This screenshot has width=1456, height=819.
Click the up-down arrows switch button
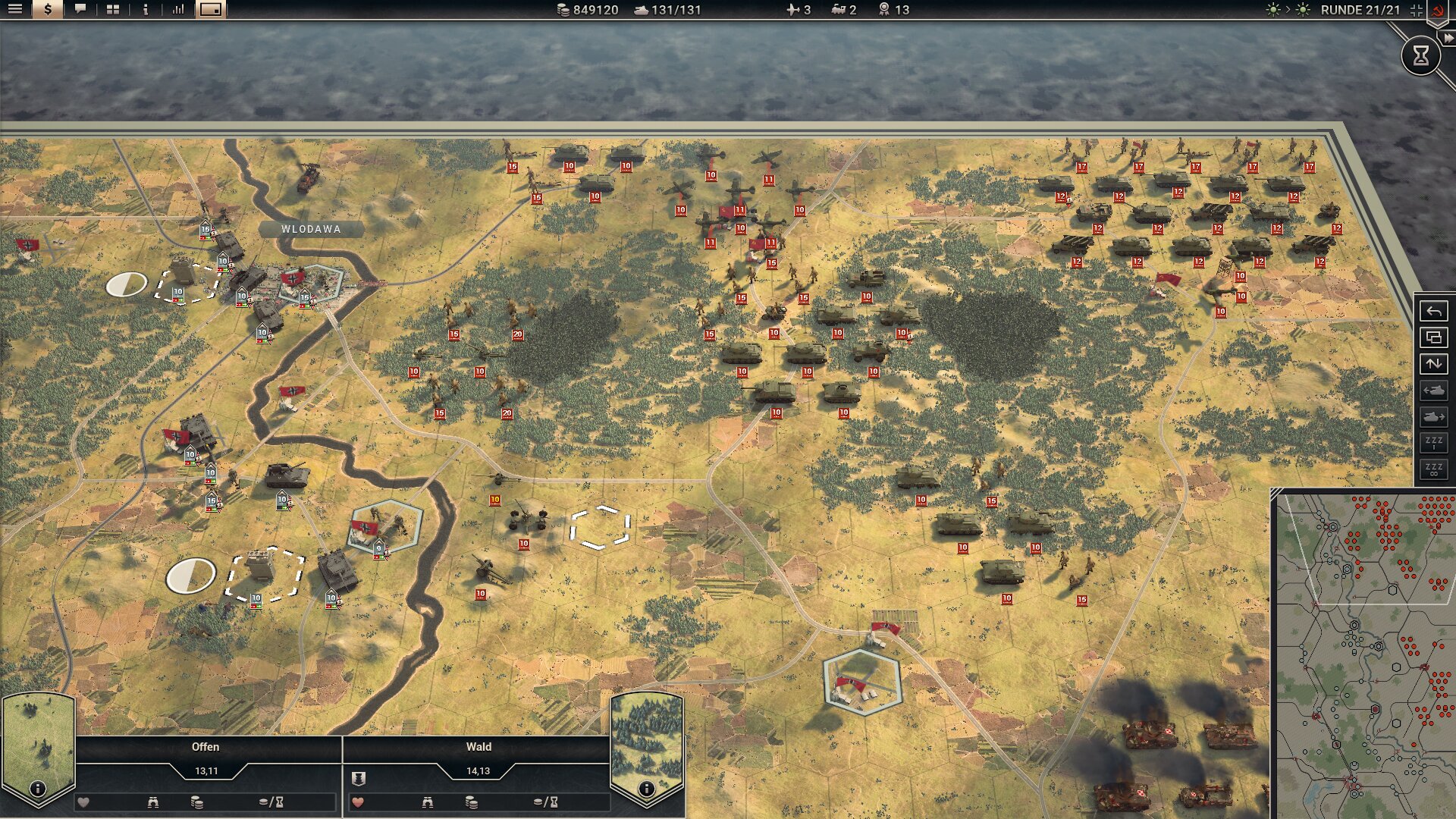click(x=1433, y=364)
